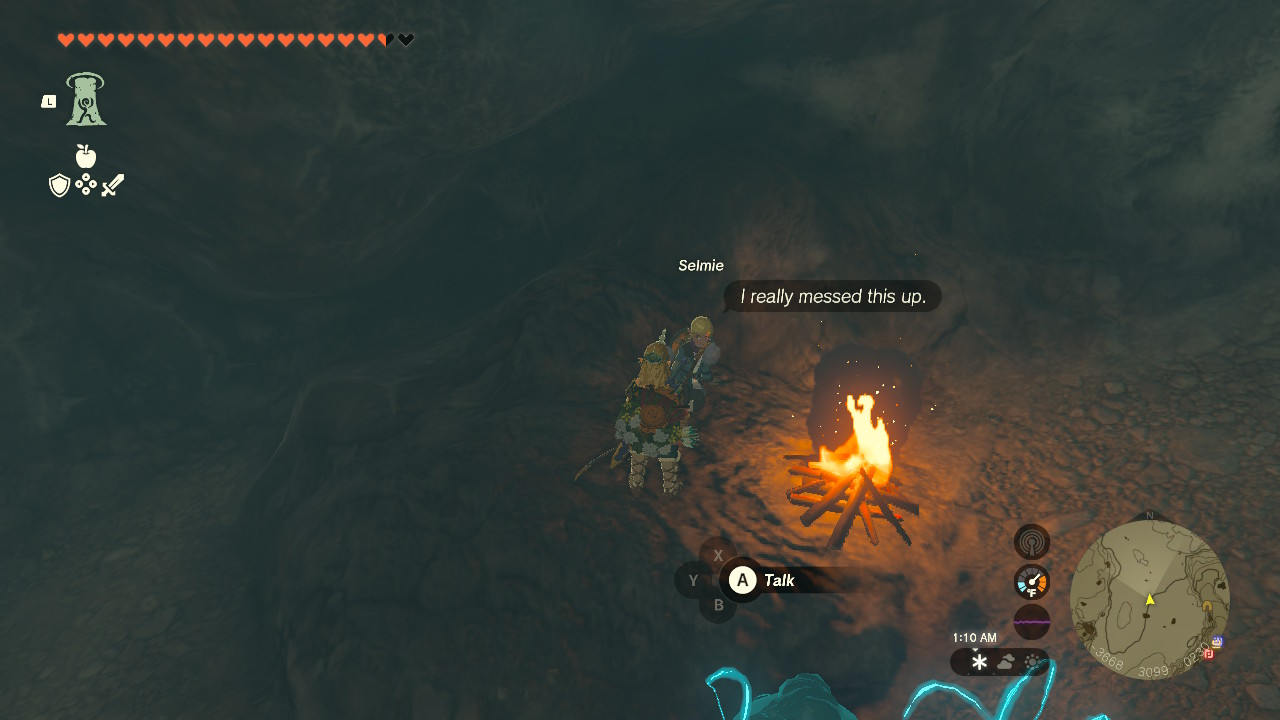Click the cloudy weather forecast icon
1280x720 pixels.
pyautogui.click(x=1003, y=662)
